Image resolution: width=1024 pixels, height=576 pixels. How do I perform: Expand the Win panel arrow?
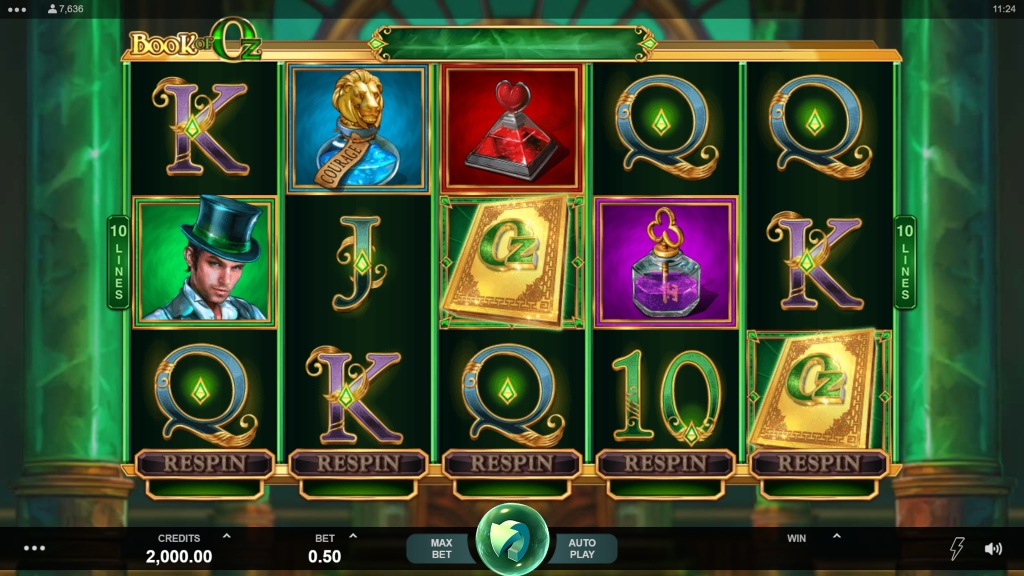[x=836, y=537]
